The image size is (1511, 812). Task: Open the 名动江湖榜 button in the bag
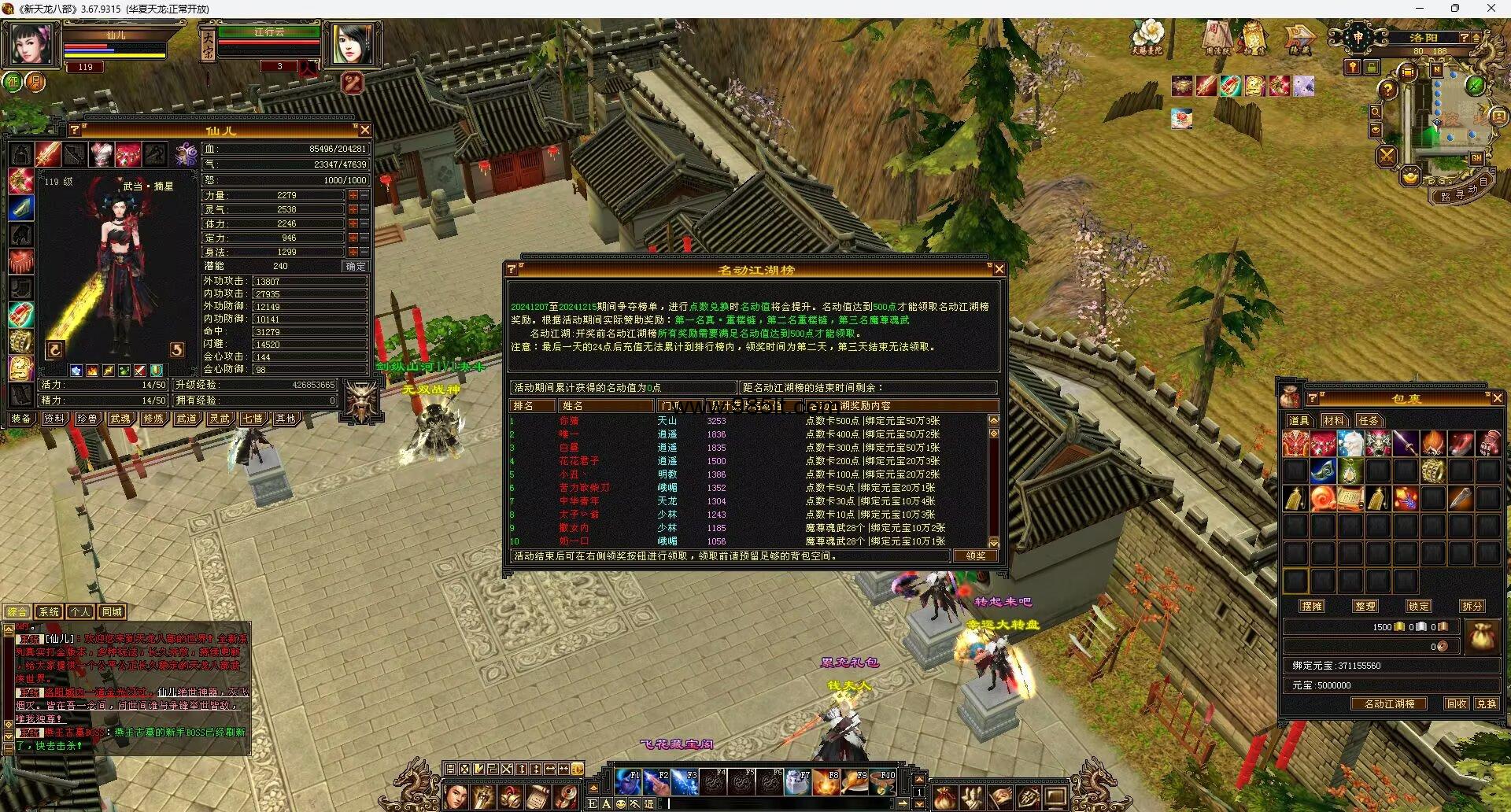tap(1389, 704)
